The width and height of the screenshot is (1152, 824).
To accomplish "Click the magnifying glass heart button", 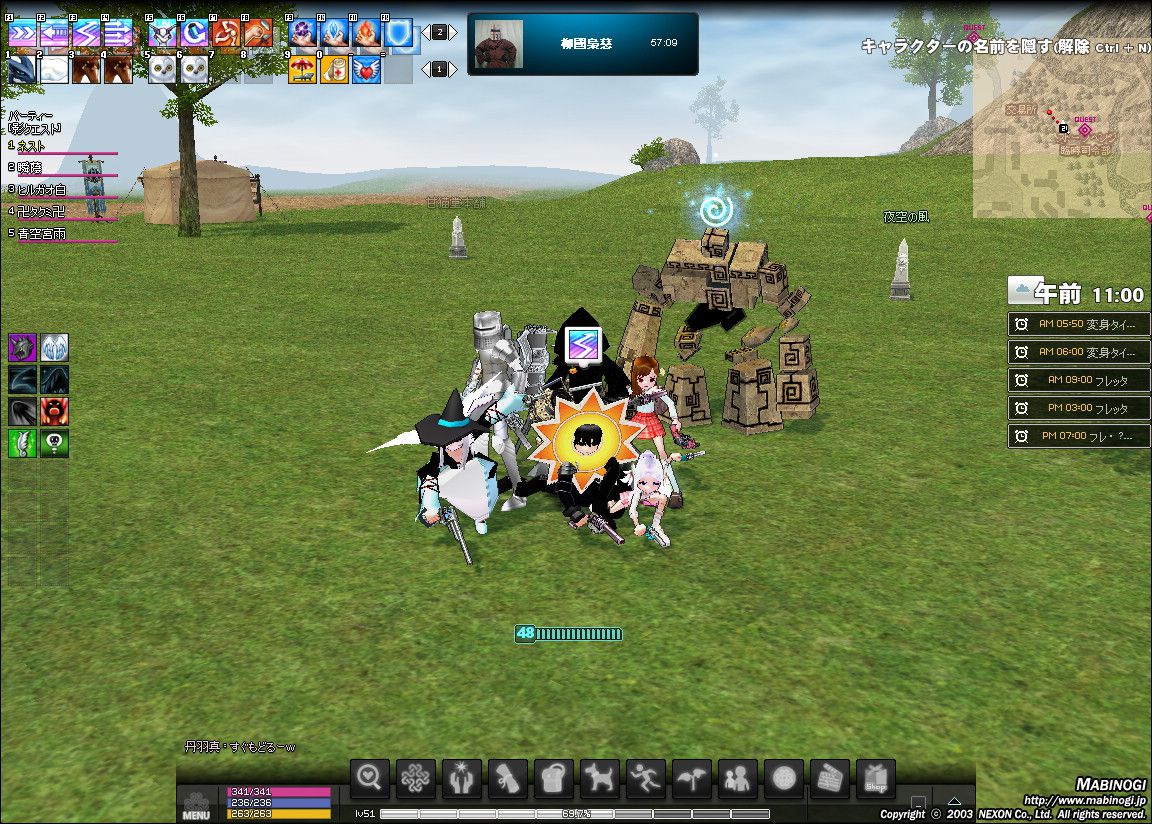I will click(370, 779).
